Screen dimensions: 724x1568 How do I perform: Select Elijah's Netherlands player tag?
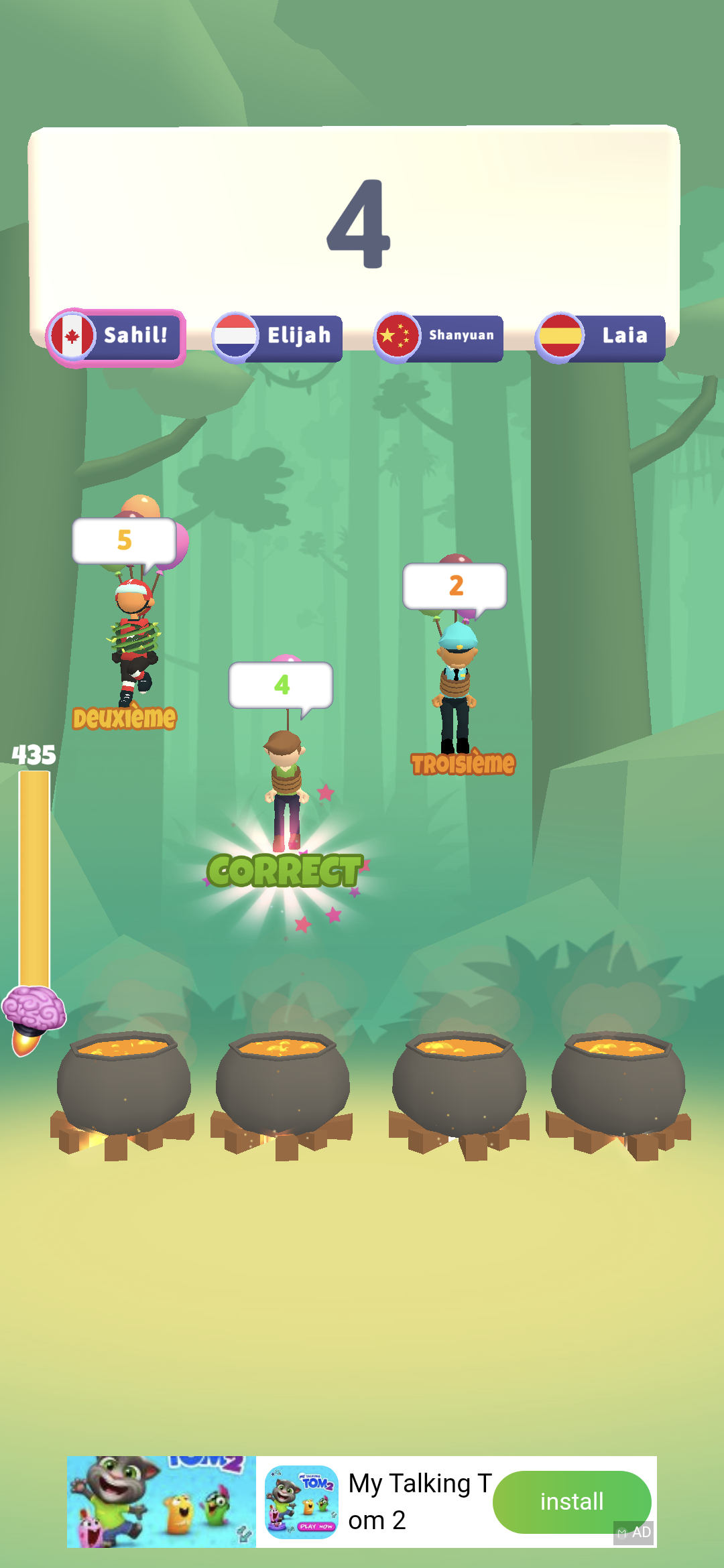click(x=278, y=337)
